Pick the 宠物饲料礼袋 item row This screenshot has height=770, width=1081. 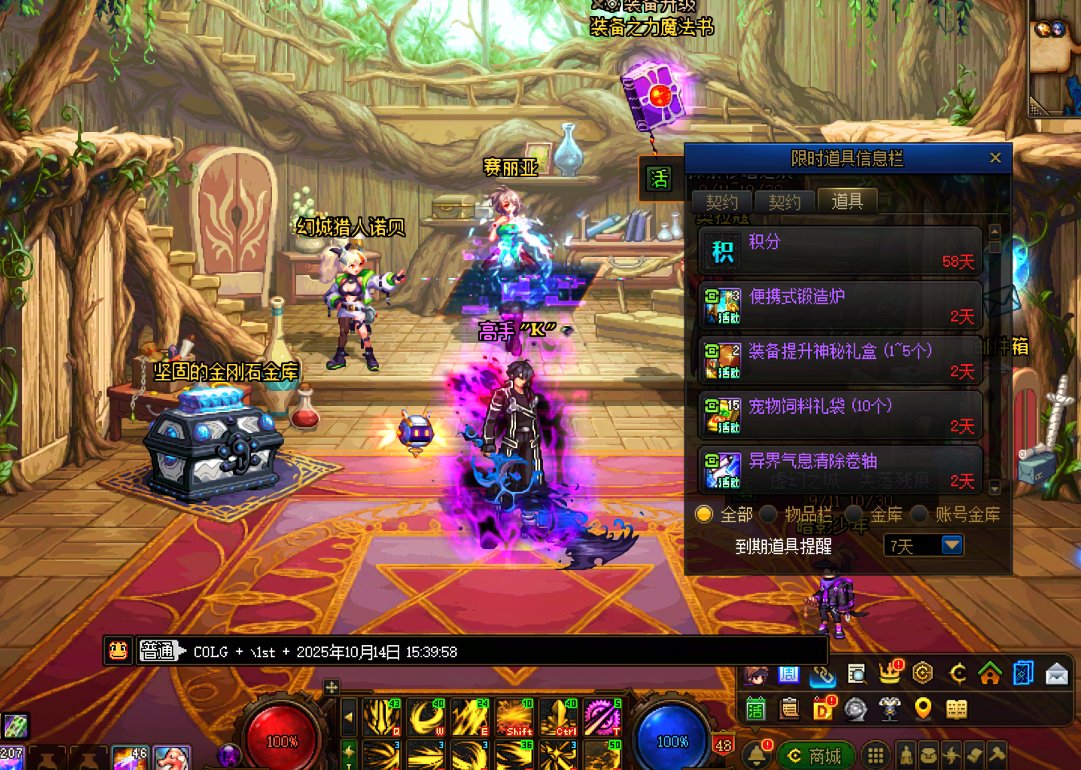pos(840,414)
